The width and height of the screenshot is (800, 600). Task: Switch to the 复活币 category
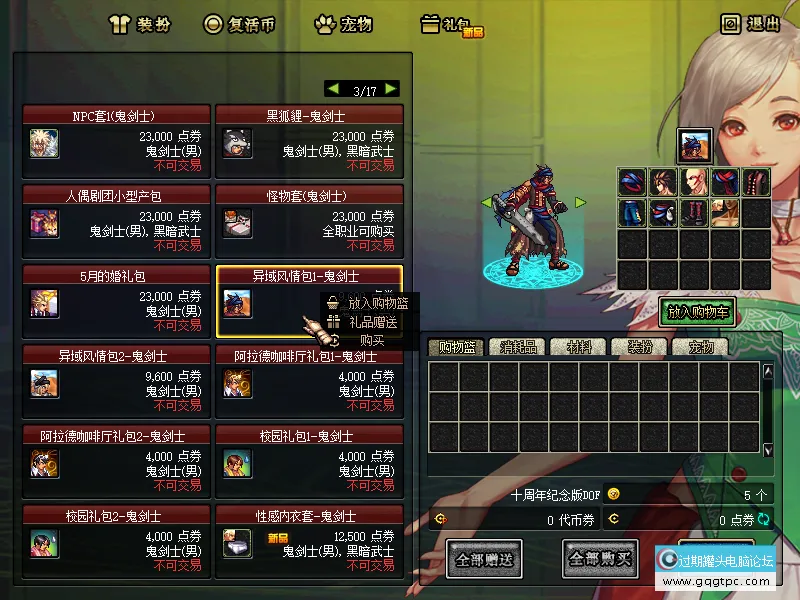239,24
